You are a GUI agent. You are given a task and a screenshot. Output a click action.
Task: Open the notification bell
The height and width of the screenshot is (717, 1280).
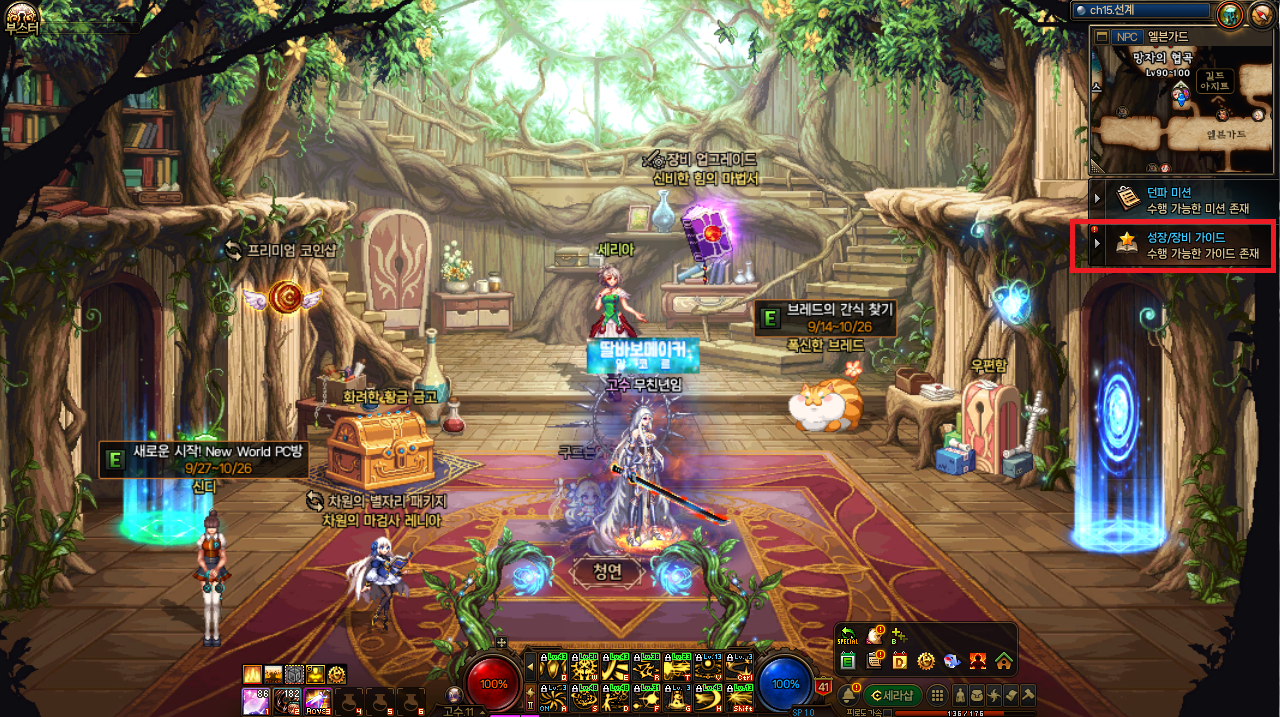click(848, 695)
